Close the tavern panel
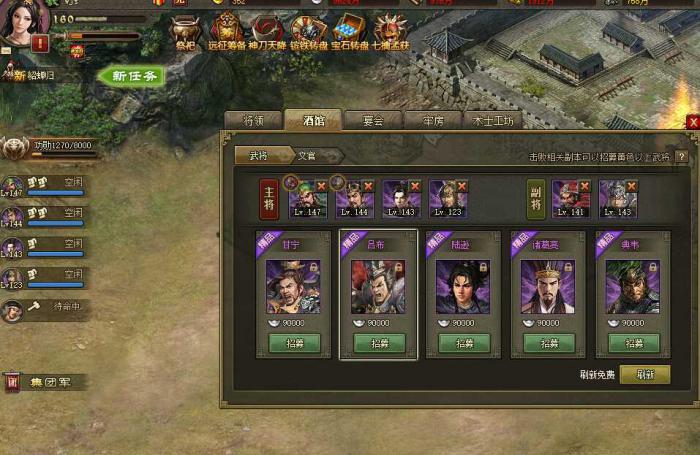The image size is (700, 455). click(x=693, y=122)
